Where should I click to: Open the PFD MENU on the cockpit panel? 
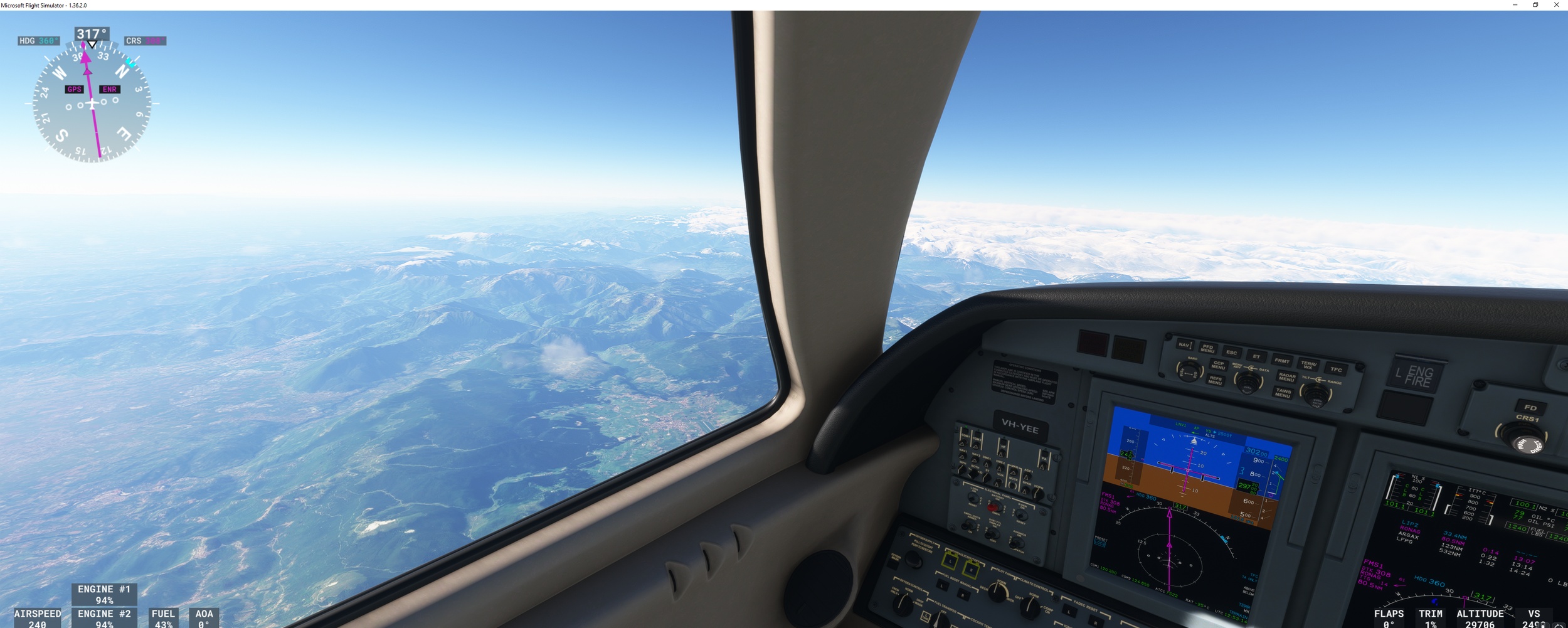[x=1207, y=348]
